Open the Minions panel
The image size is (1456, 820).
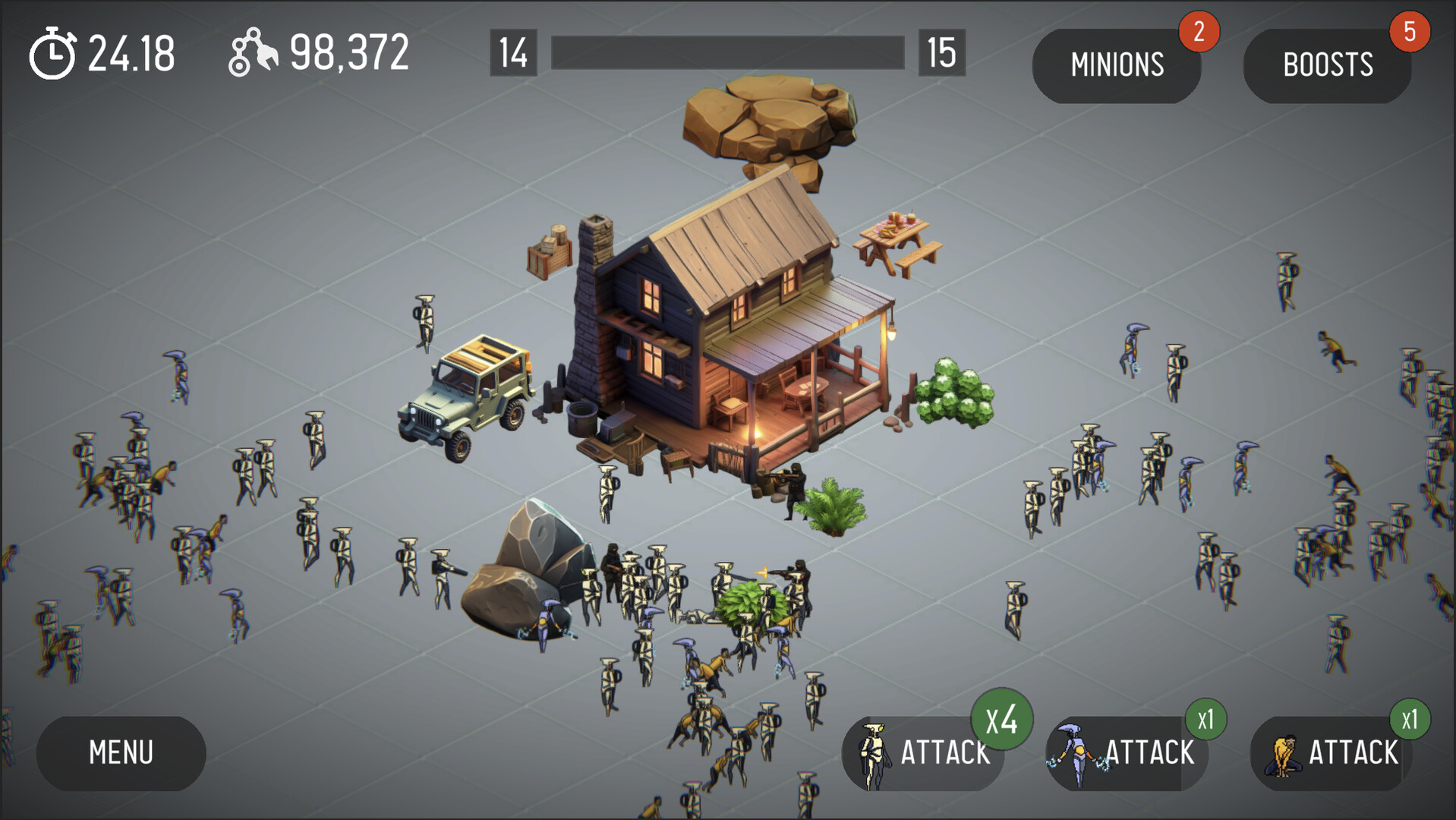coord(1116,65)
